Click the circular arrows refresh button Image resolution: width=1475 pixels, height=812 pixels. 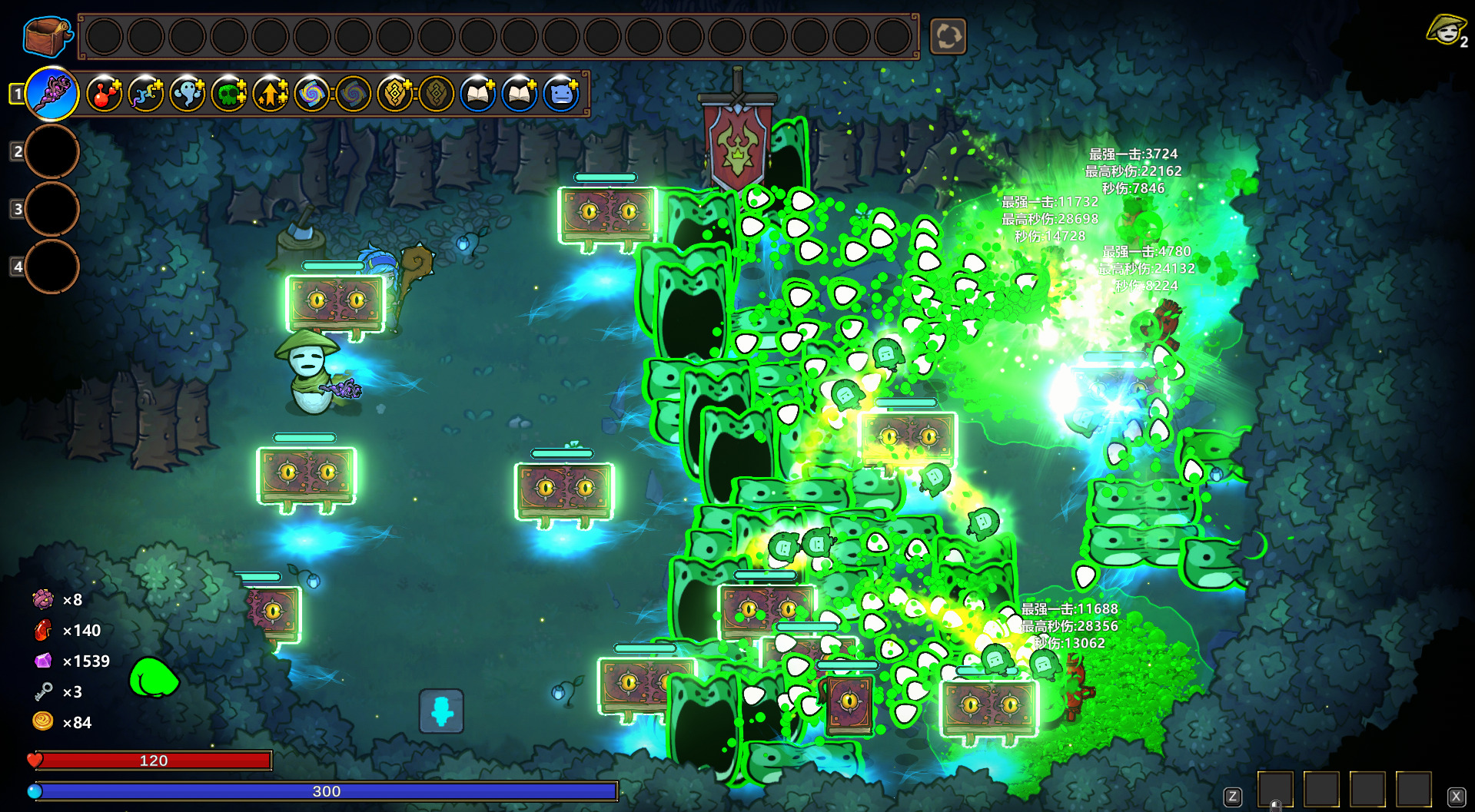948,36
